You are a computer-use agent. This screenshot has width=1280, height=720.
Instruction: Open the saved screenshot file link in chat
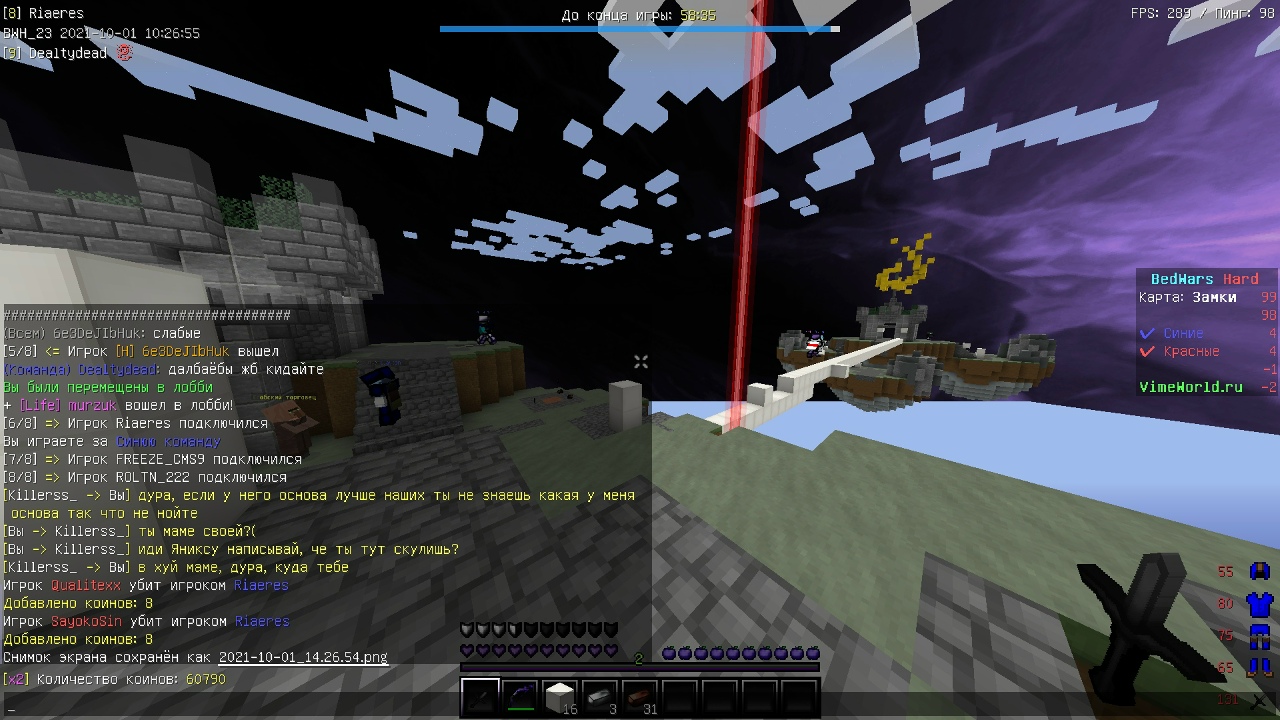pyautogui.click(x=303, y=657)
